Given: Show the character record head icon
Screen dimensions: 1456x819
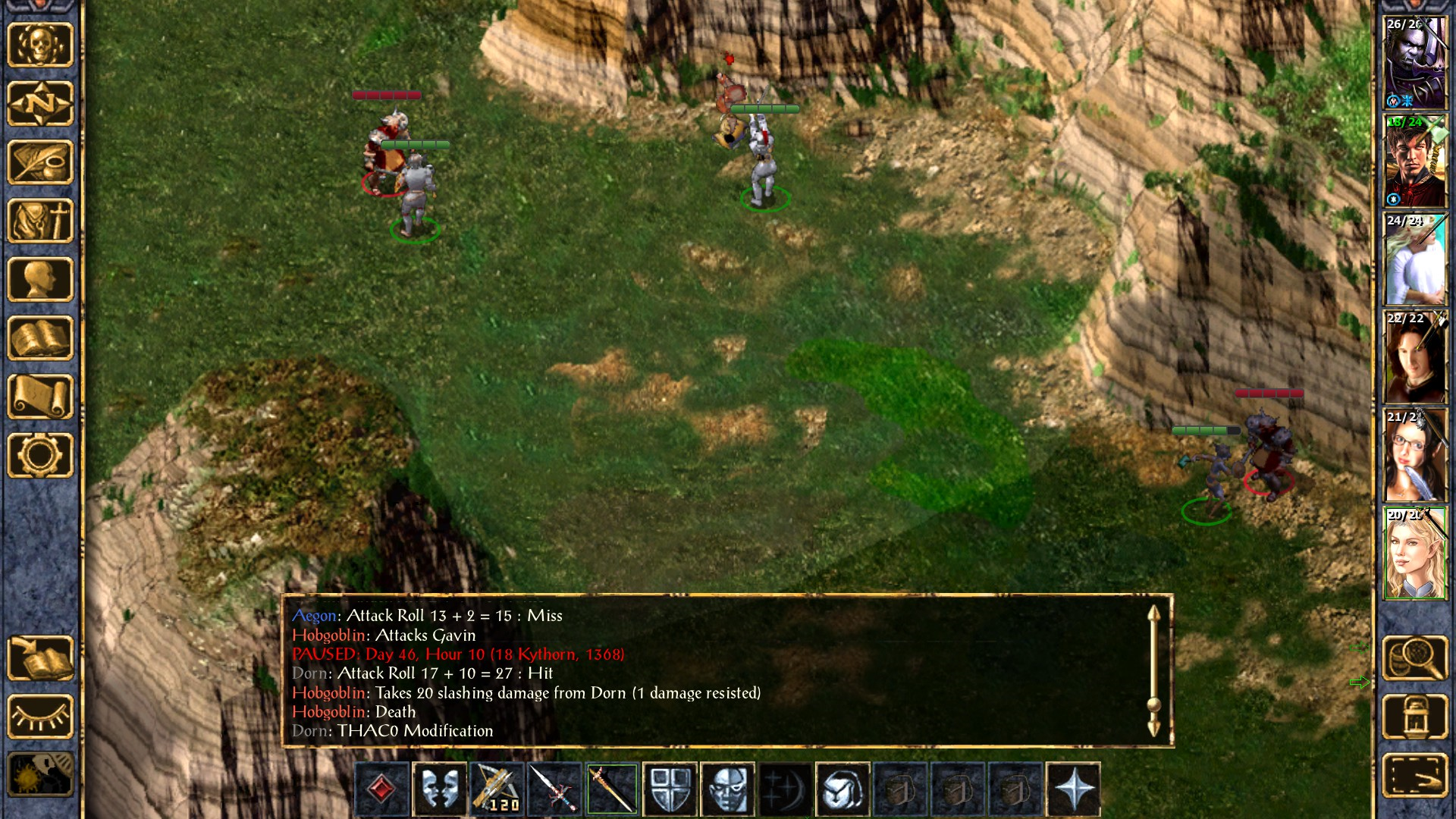Looking at the screenshot, I should [x=40, y=279].
